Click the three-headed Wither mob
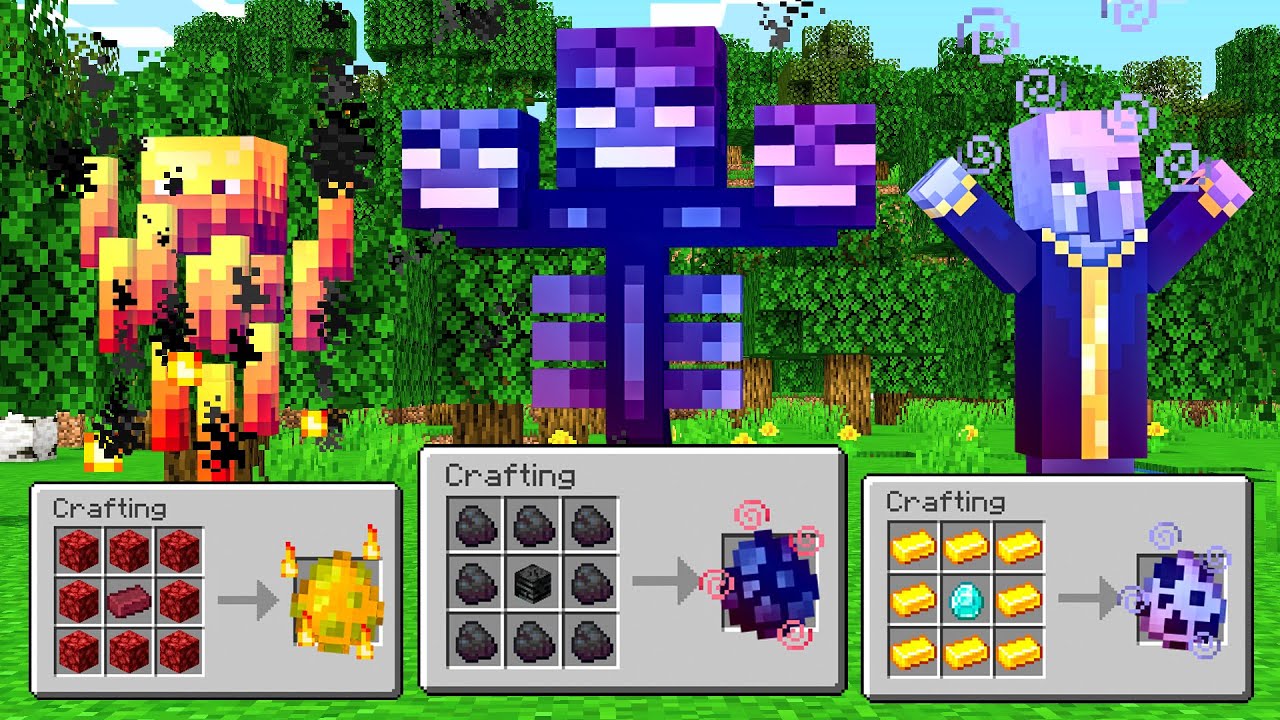 pos(635,200)
